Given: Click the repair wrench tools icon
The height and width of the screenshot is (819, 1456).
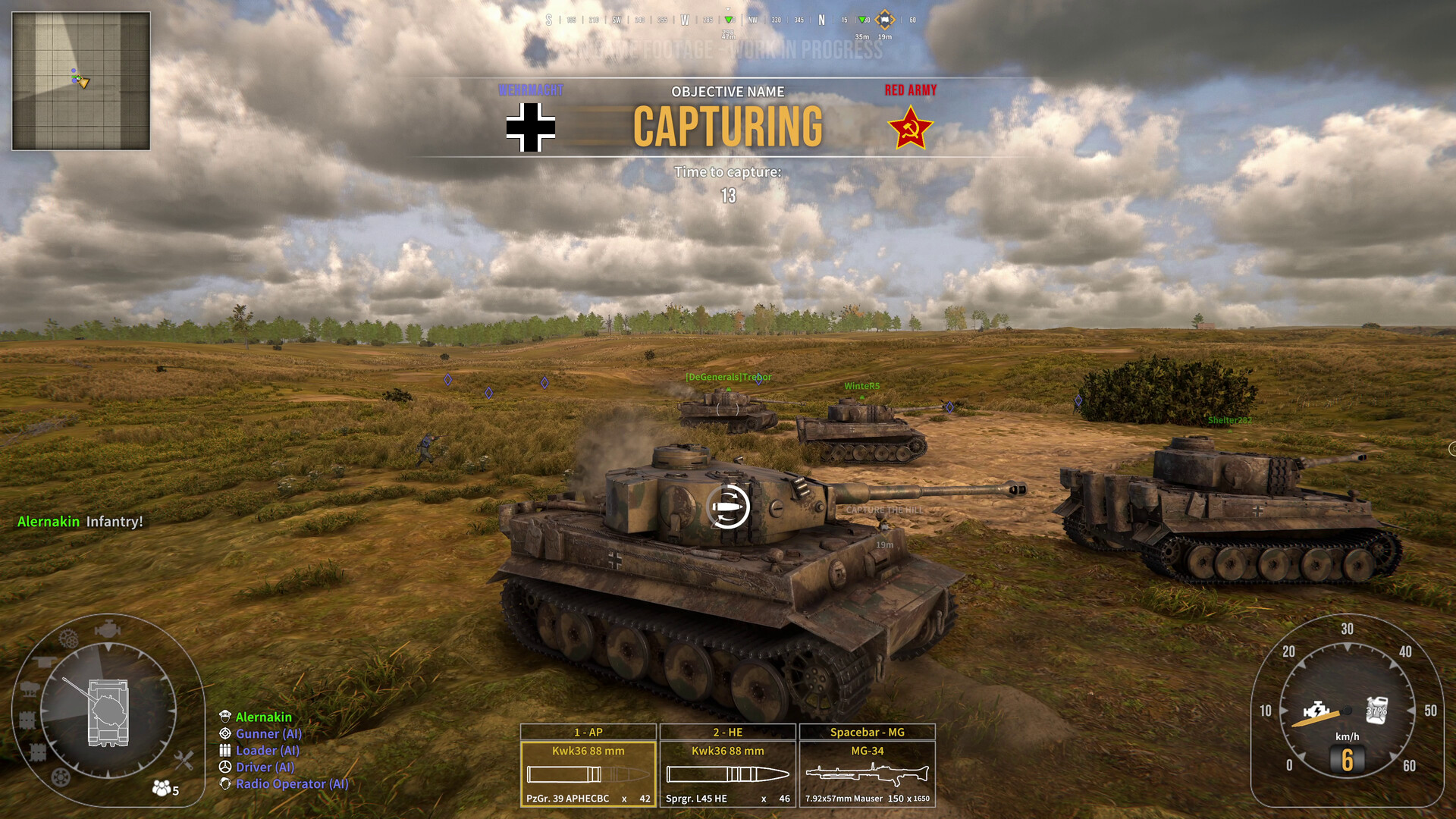Looking at the screenshot, I should [184, 759].
